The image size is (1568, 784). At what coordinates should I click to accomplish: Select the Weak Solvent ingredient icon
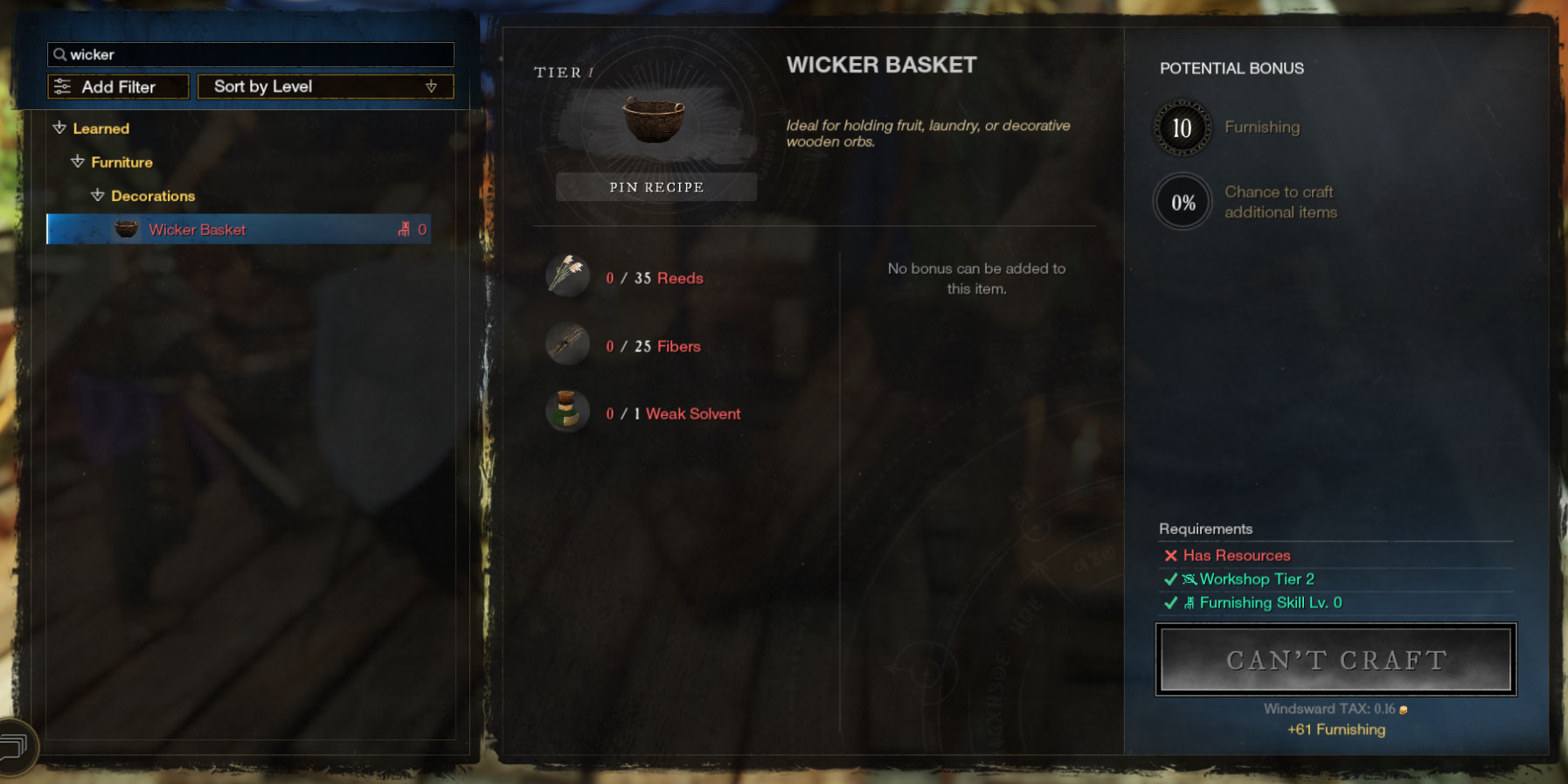[566, 411]
